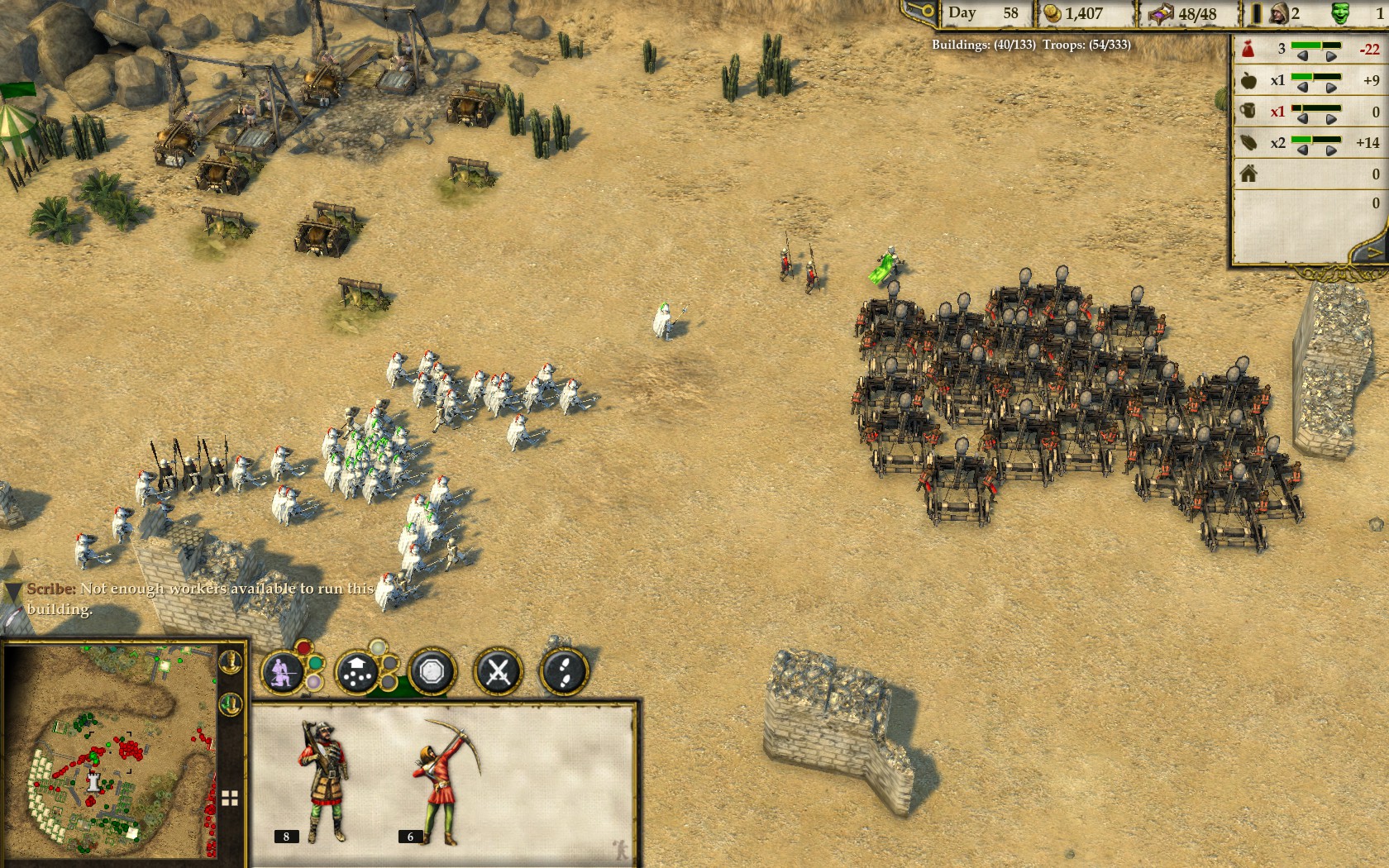This screenshot has height=868, width=1389.
Task: Open the troop formation button
Action: [x=357, y=673]
